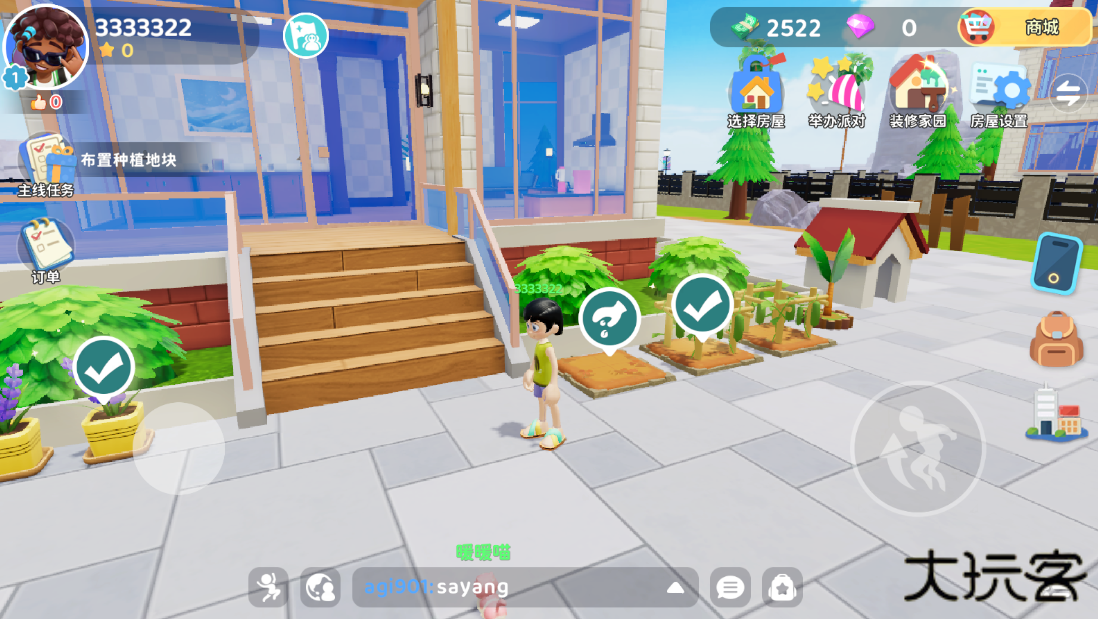Open the orange backpack inventory
Screen dimensions: 1098x619
(x=1056, y=339)
